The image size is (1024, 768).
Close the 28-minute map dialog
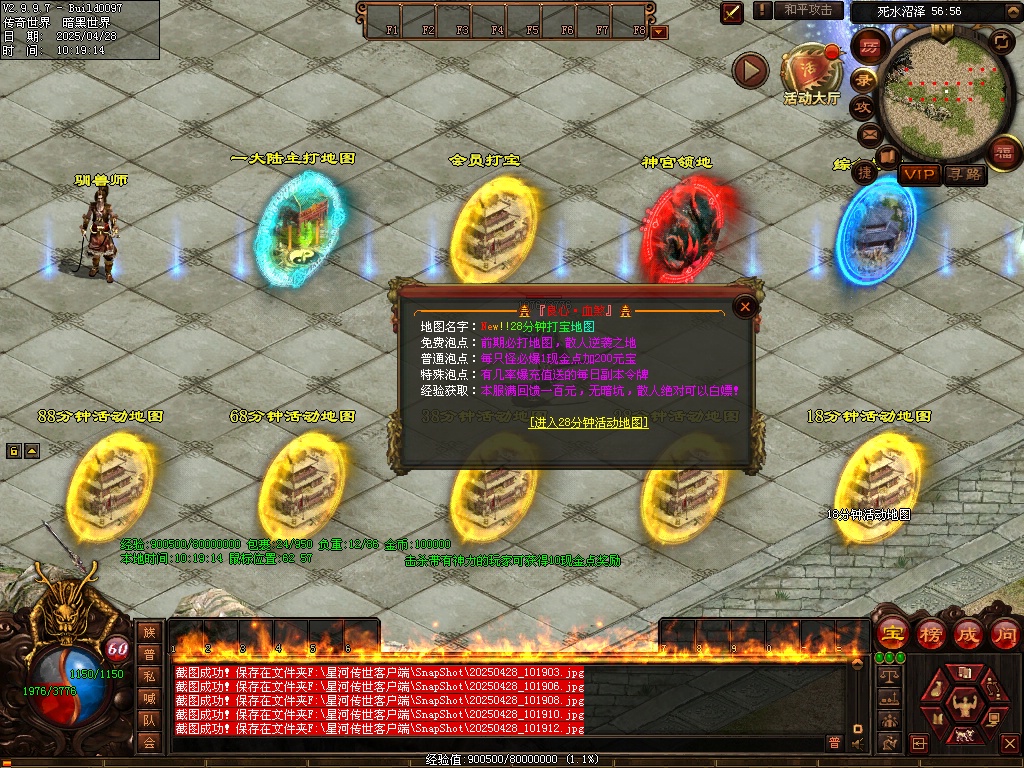[744, 307]
